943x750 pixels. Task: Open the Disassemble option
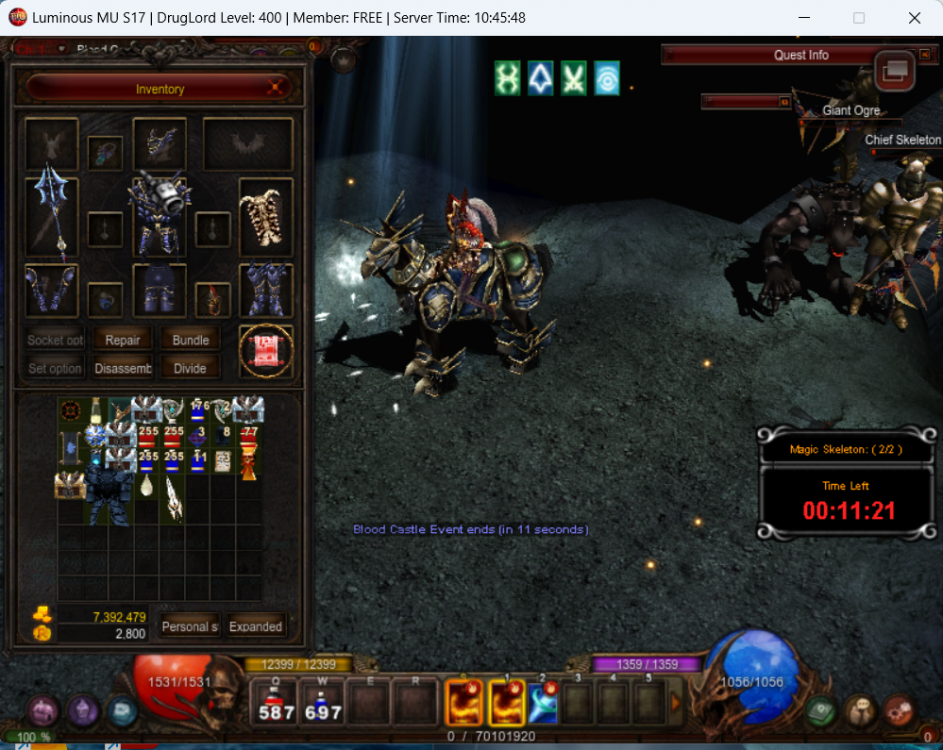pos(123,368)
